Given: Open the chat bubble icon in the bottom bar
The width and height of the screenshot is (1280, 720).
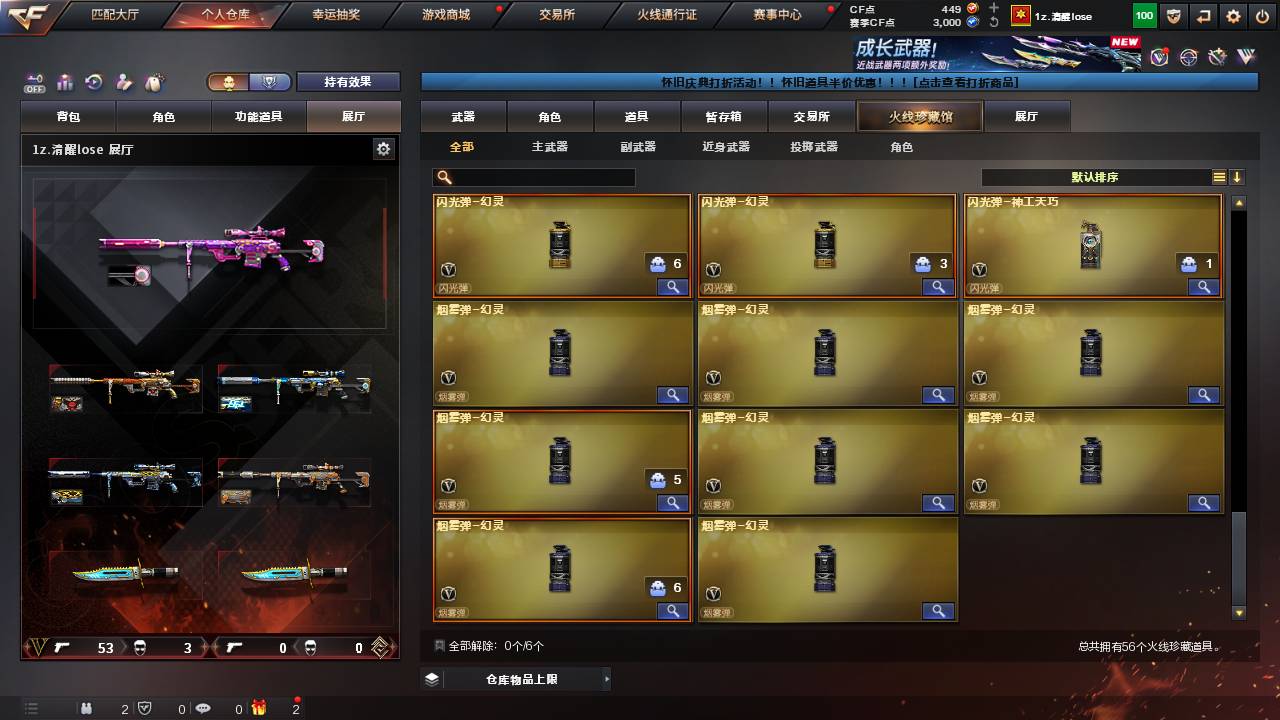Looking at the screenshot, I should [204, 708].
